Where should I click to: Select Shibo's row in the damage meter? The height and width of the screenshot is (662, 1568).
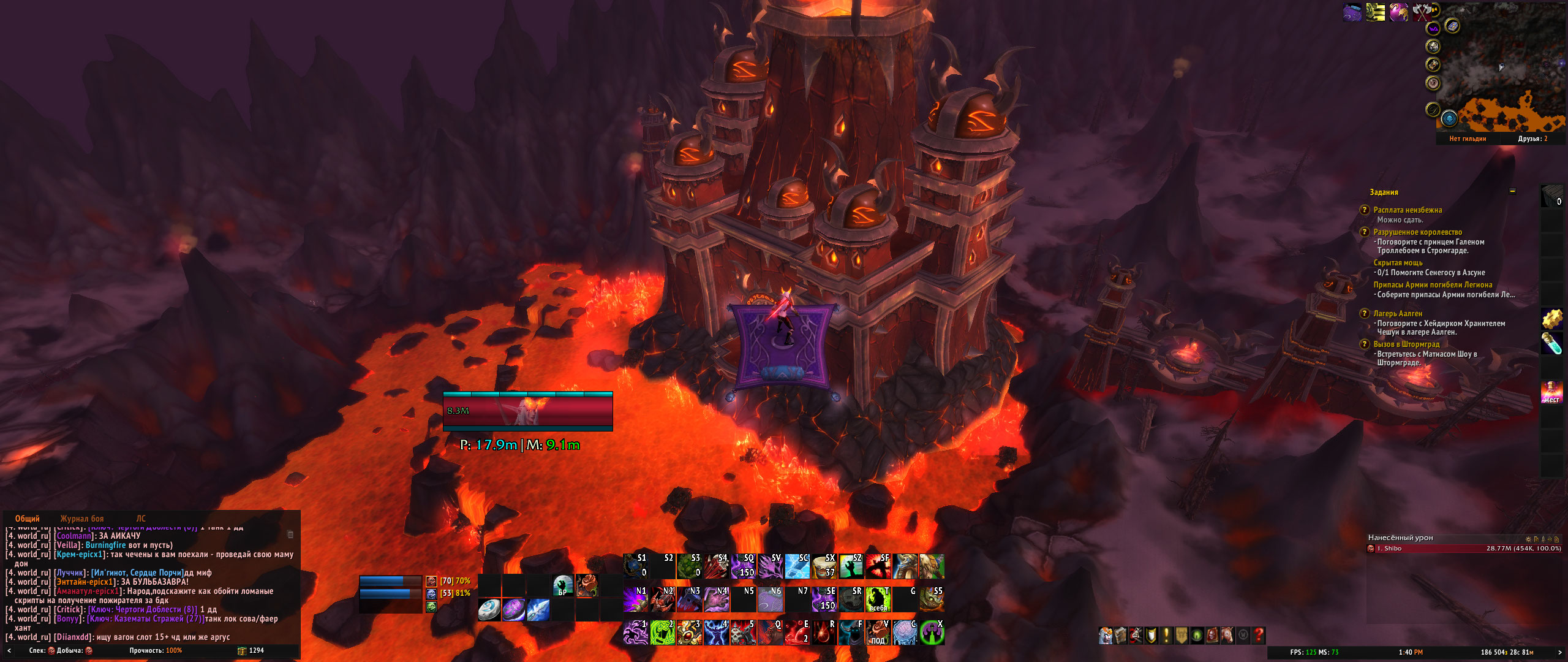pyautogui.click(x=1464, y=549)
